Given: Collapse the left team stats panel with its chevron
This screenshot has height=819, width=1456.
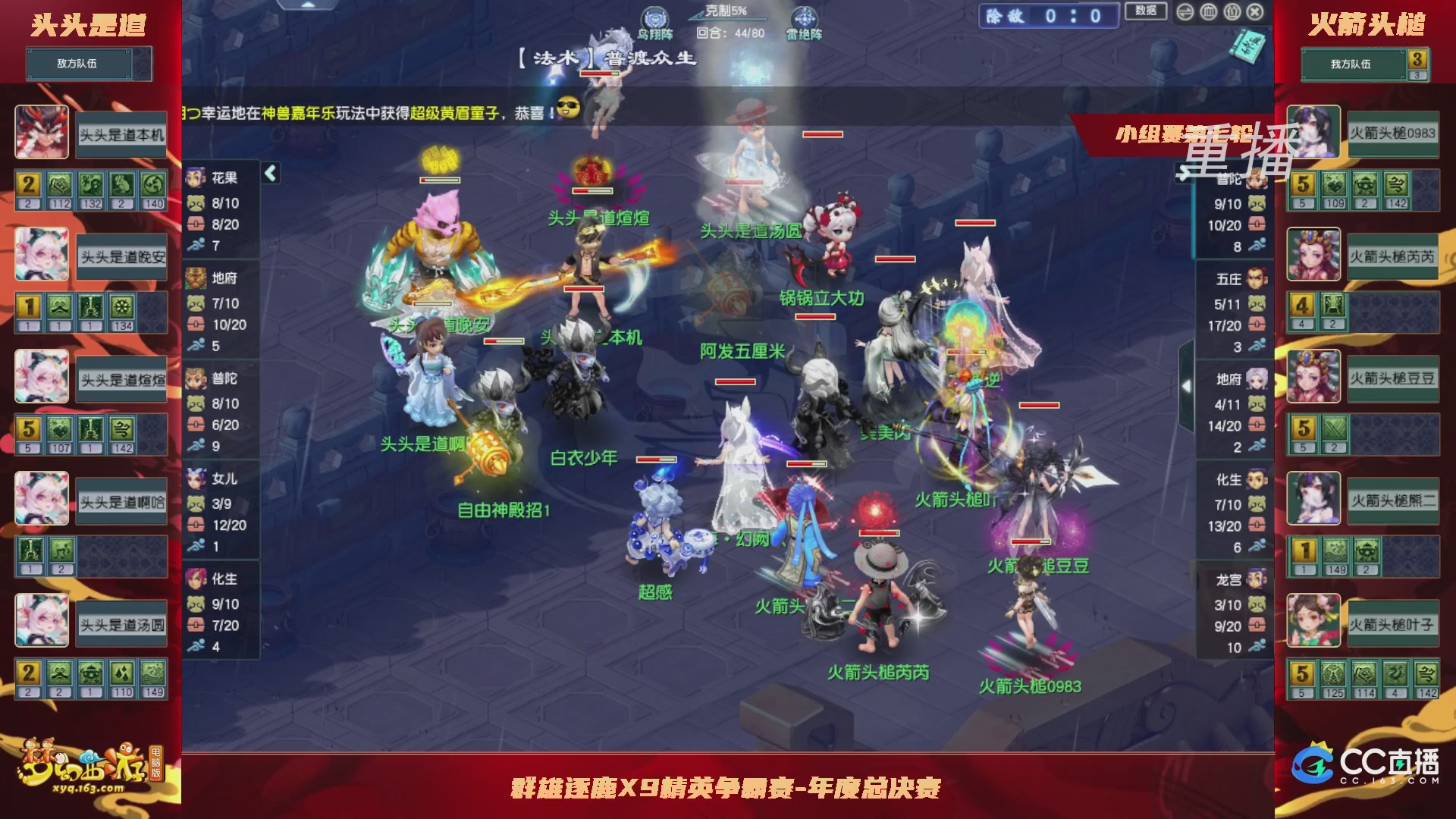Looking at the screenshot, I should pyautogui.click(x=269, y=173).
